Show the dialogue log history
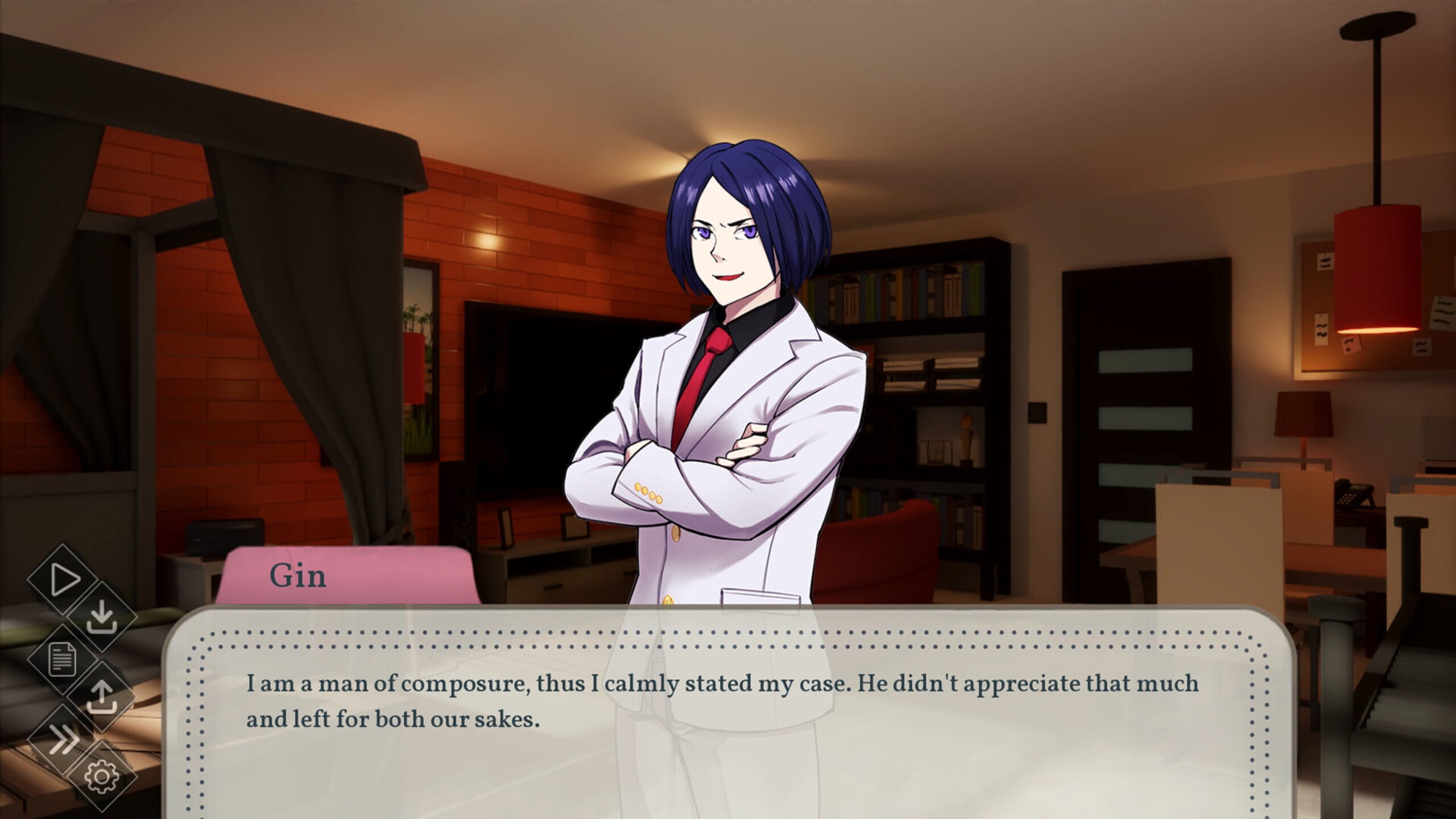Viewport: 1456px width, 819px height. 63,660
